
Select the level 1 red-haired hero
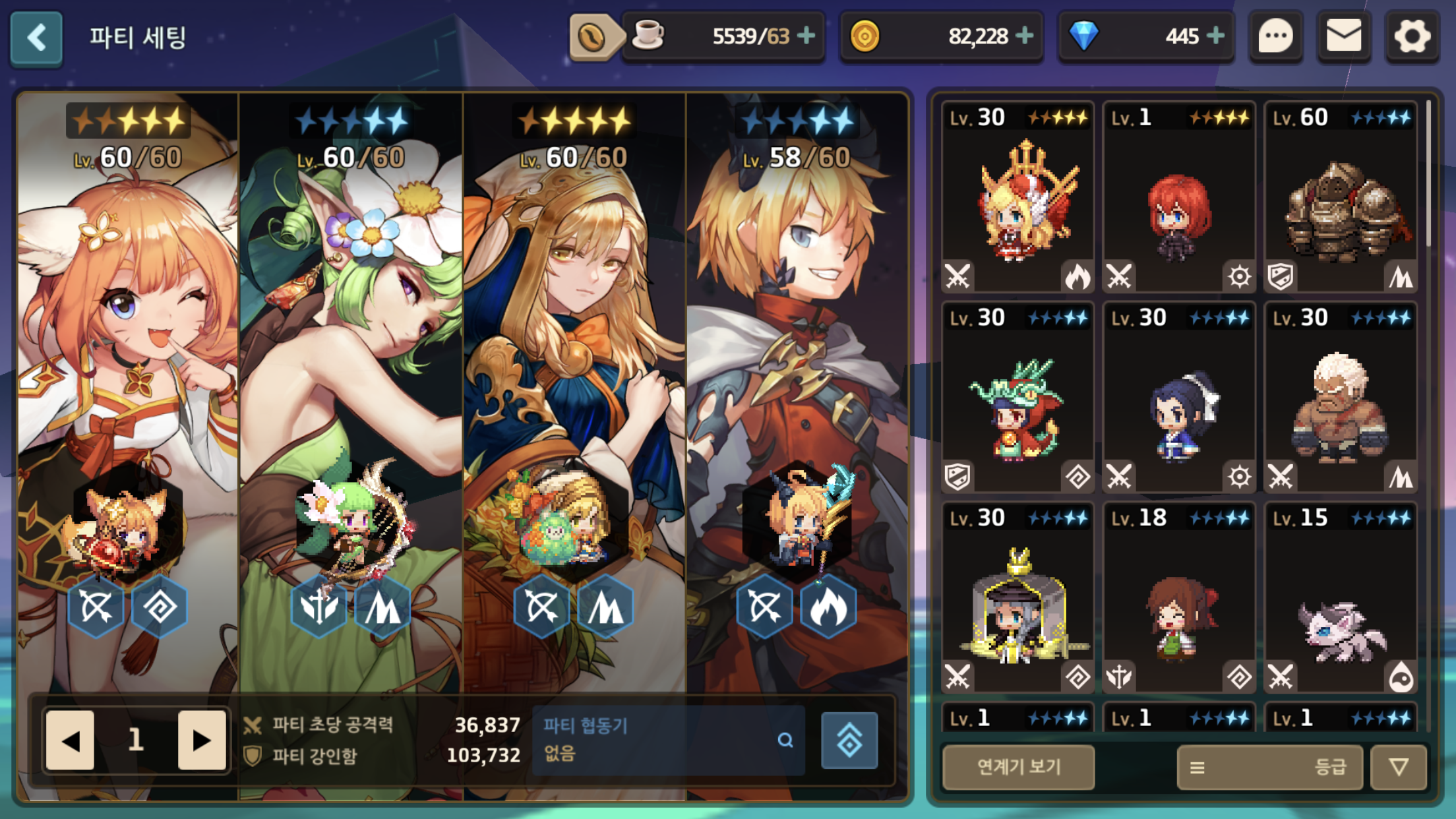[1178, 198]
